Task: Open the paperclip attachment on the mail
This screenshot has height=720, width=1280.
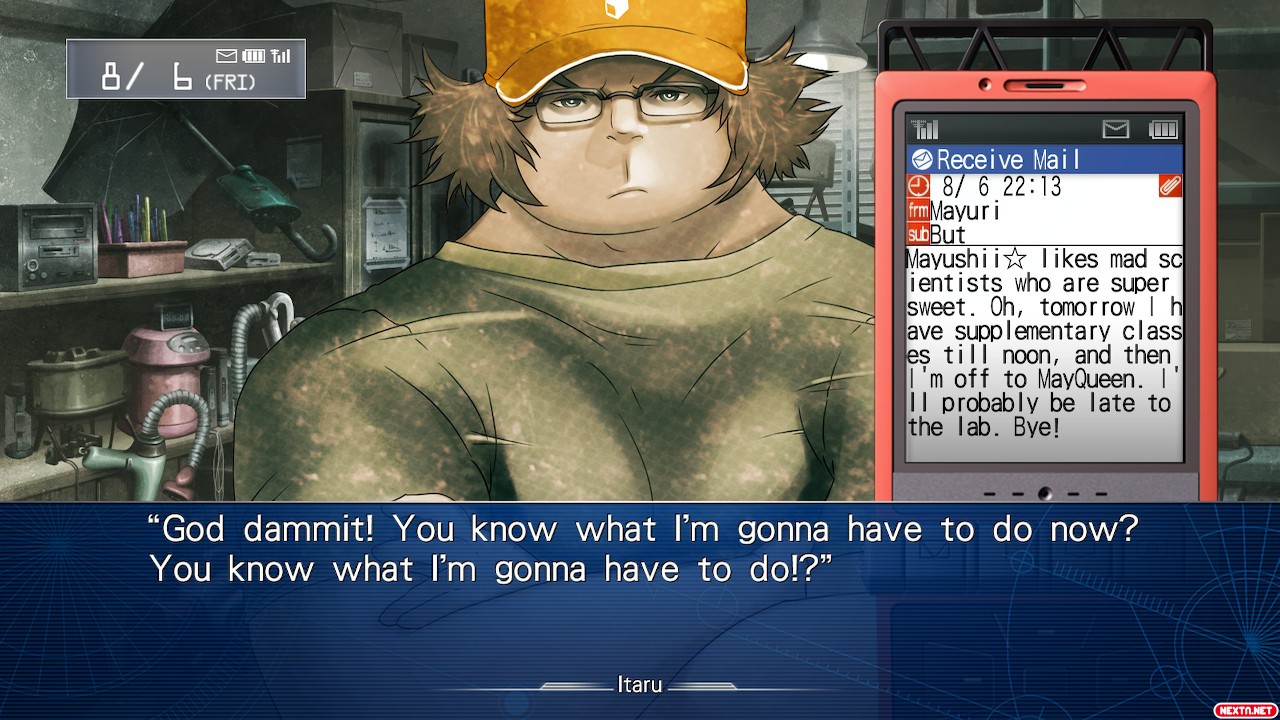Action: pos(1170,186)
